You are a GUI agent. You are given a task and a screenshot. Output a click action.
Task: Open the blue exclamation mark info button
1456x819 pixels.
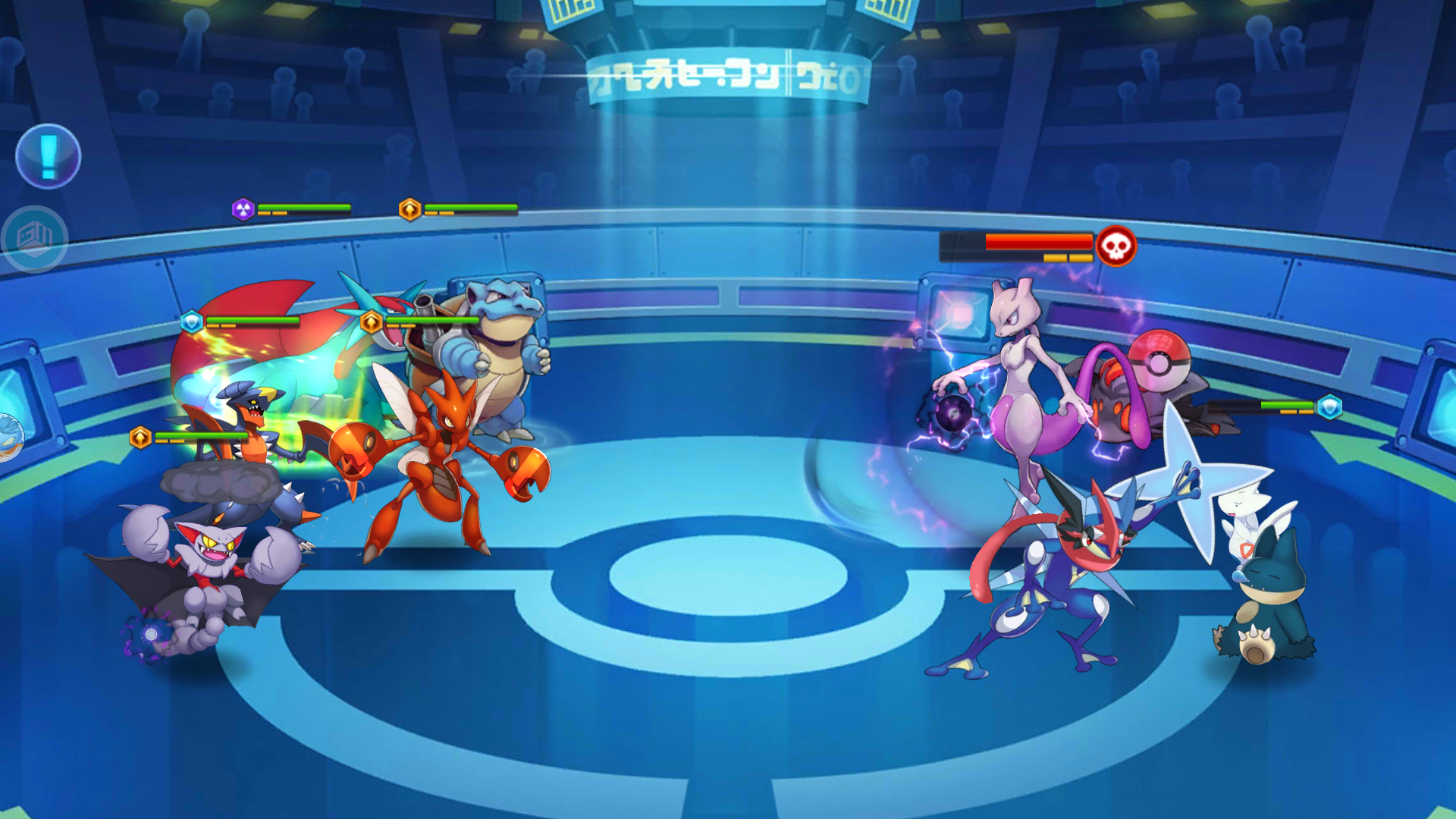tap(49, 156)
